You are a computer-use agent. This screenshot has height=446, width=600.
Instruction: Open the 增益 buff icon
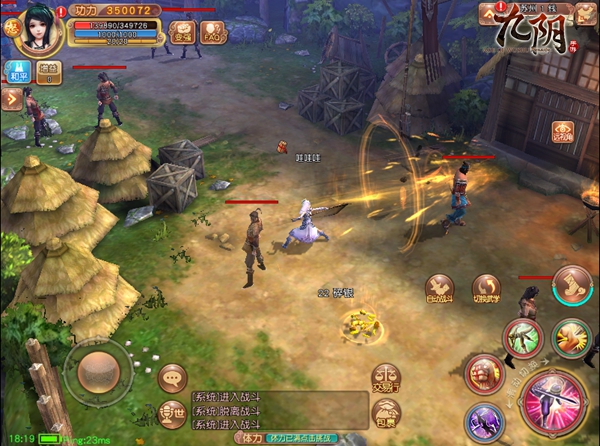tap(48, 71)
